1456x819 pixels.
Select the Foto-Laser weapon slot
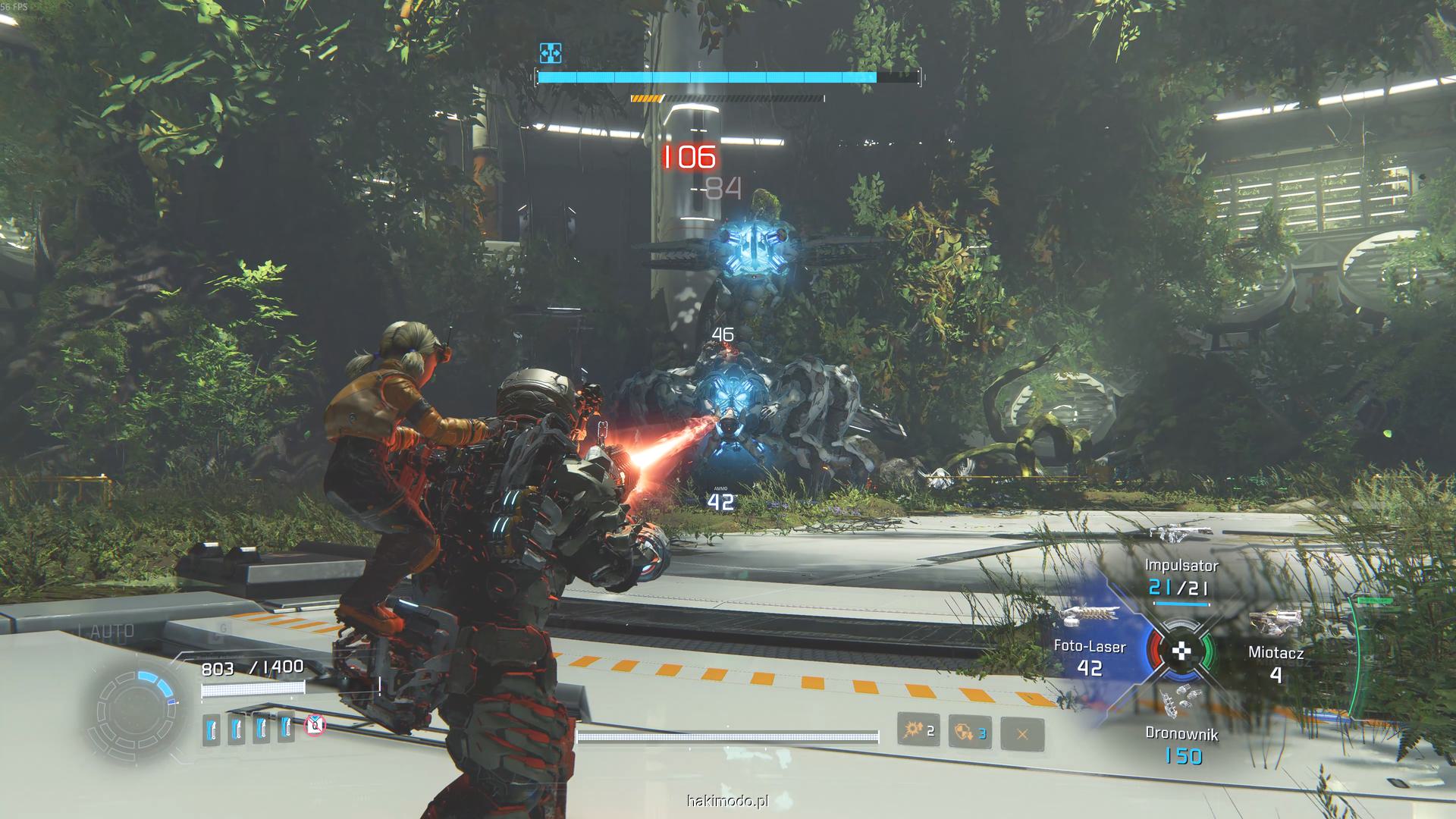click(x=1090, y=657)
